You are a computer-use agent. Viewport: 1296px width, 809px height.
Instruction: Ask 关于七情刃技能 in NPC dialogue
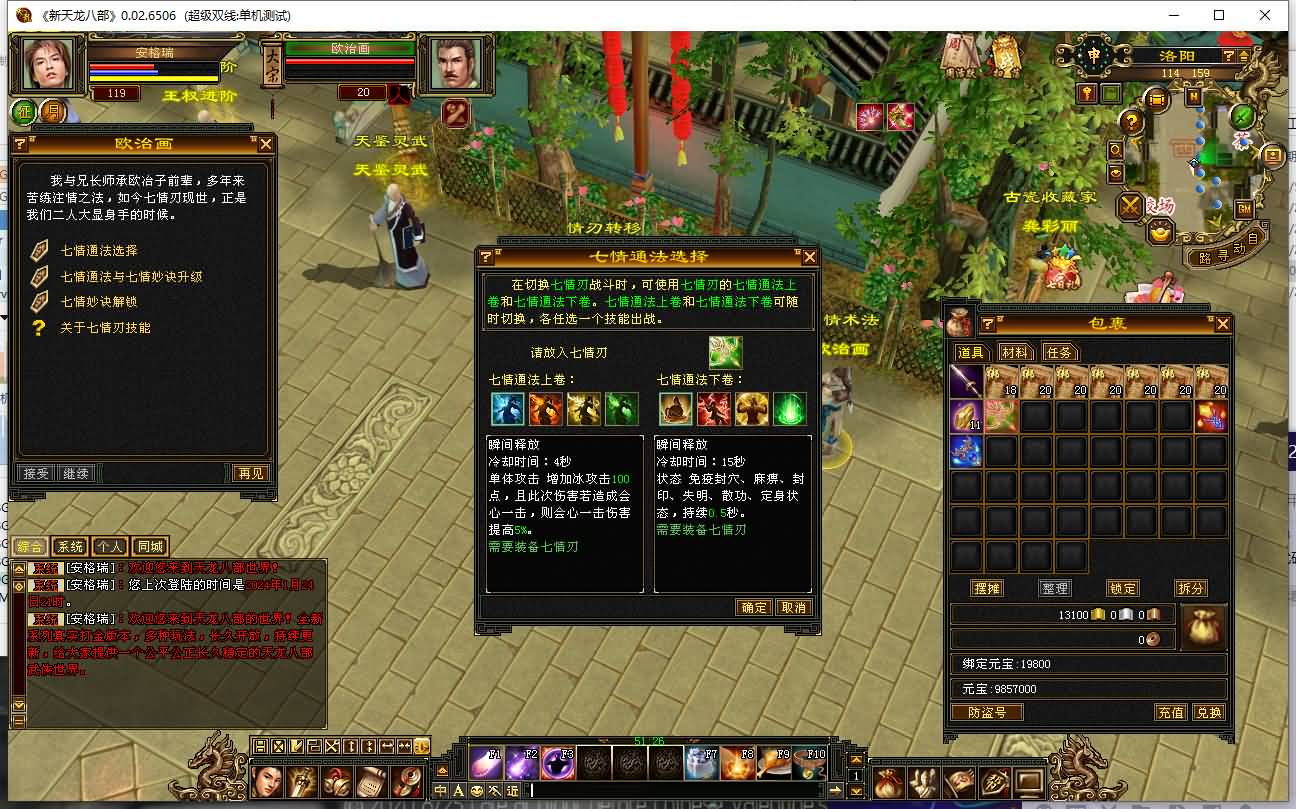[x=105, y=328]
